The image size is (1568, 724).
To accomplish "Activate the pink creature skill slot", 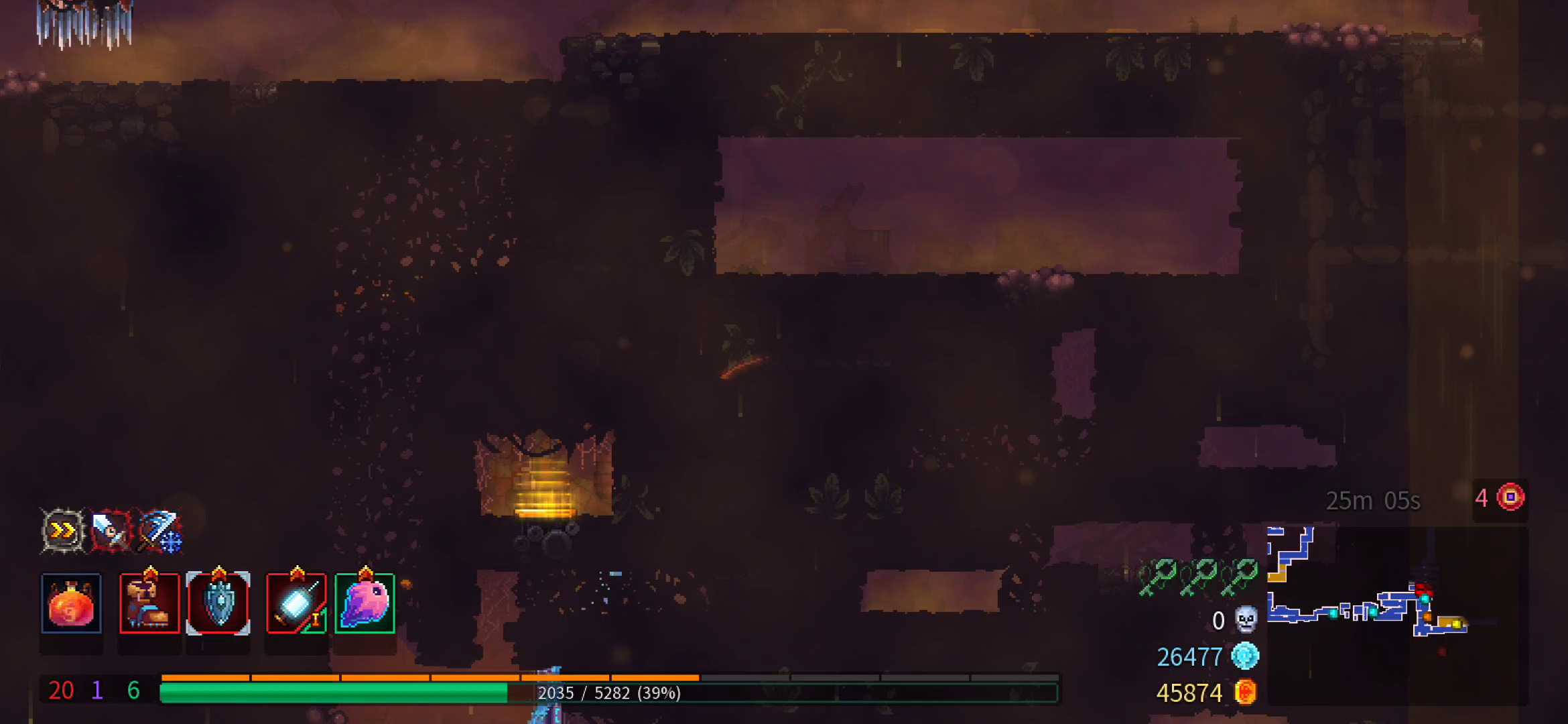I will tap(365, 603).
